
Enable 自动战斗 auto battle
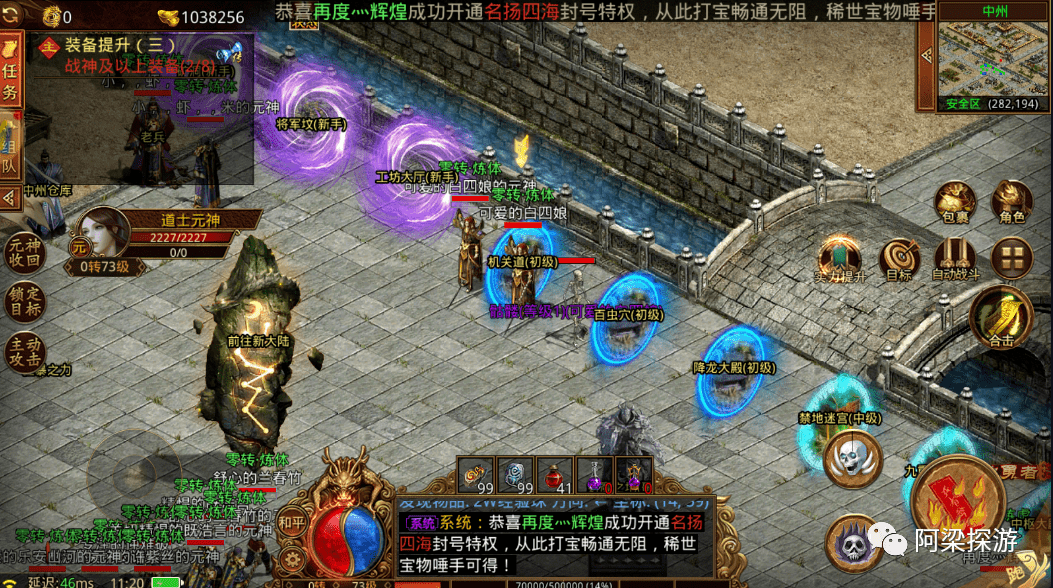[x=955, y=260]
